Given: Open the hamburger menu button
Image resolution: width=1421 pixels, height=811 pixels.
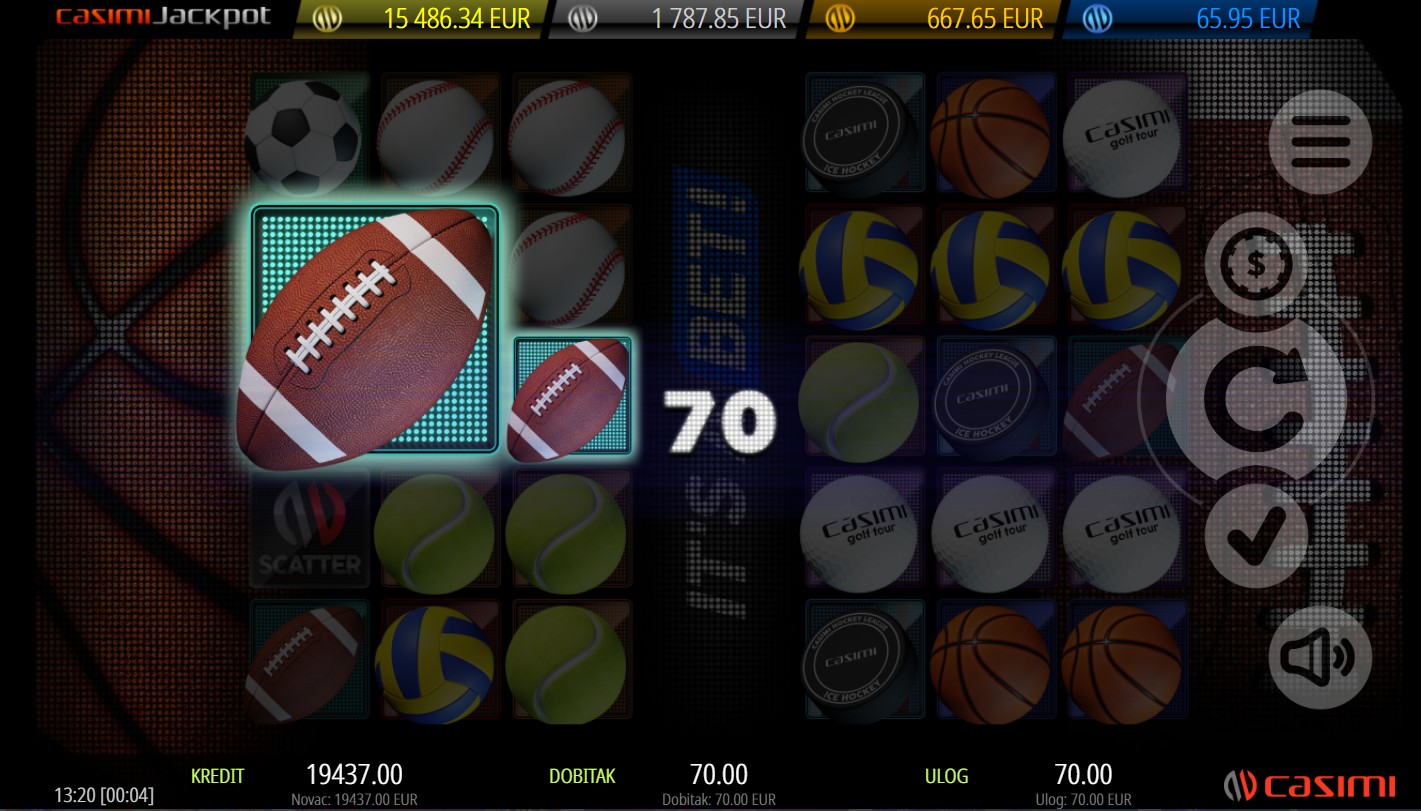Looking at the screenshot, I should click(1320, 141).
